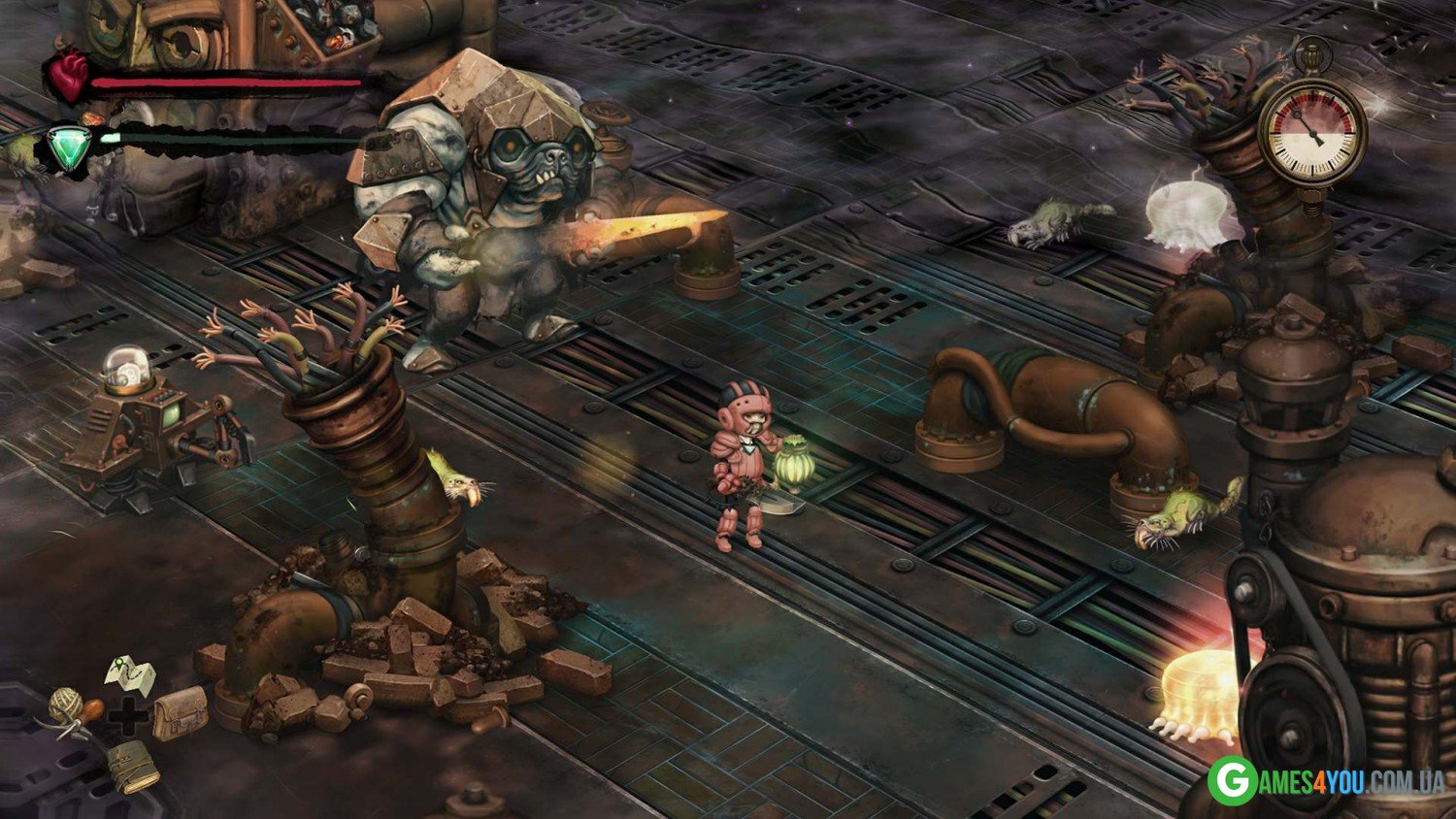Open the leather satchel inventory

181,713
